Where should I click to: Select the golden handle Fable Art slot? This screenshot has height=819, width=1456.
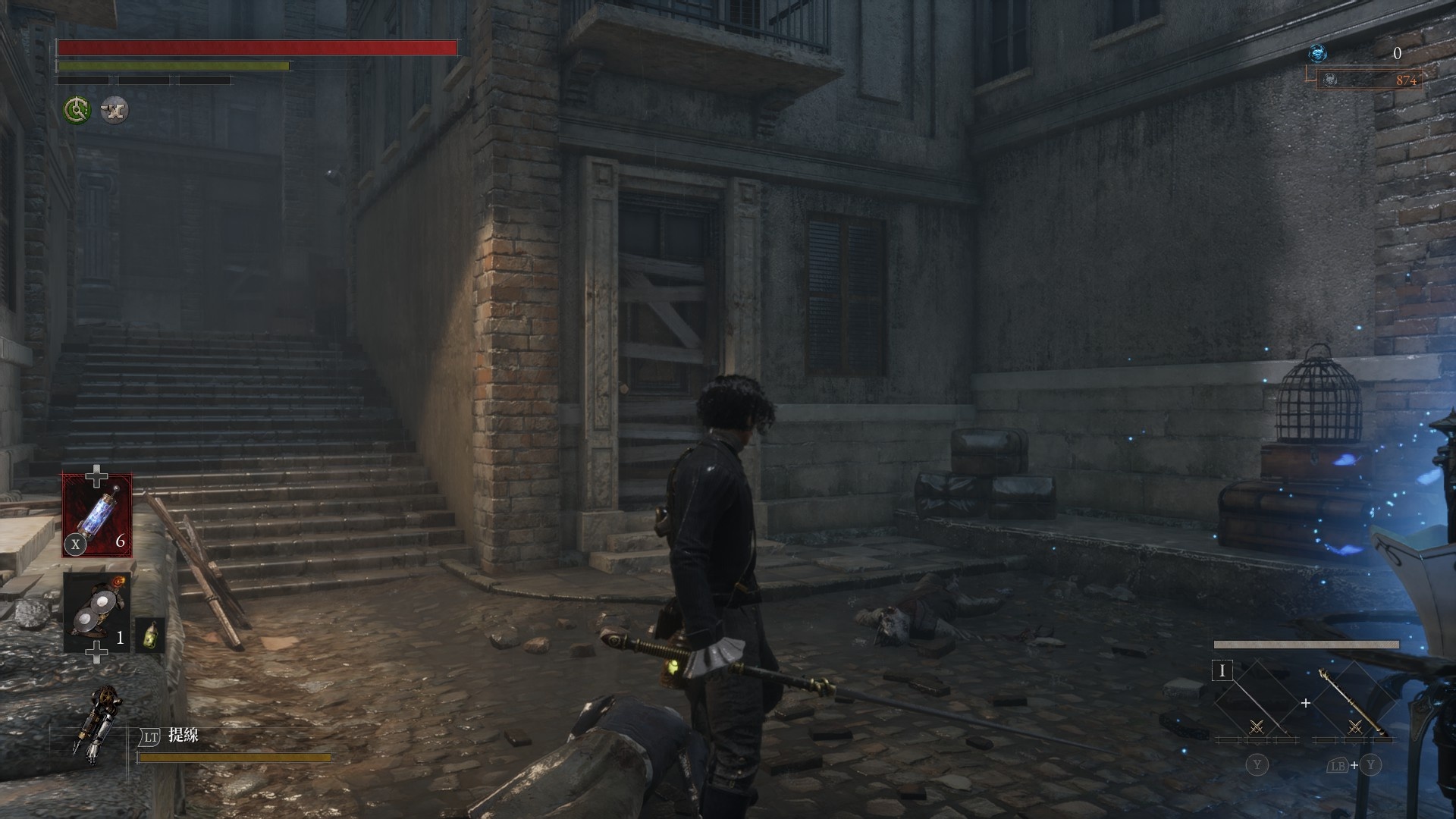[1354, 703]
